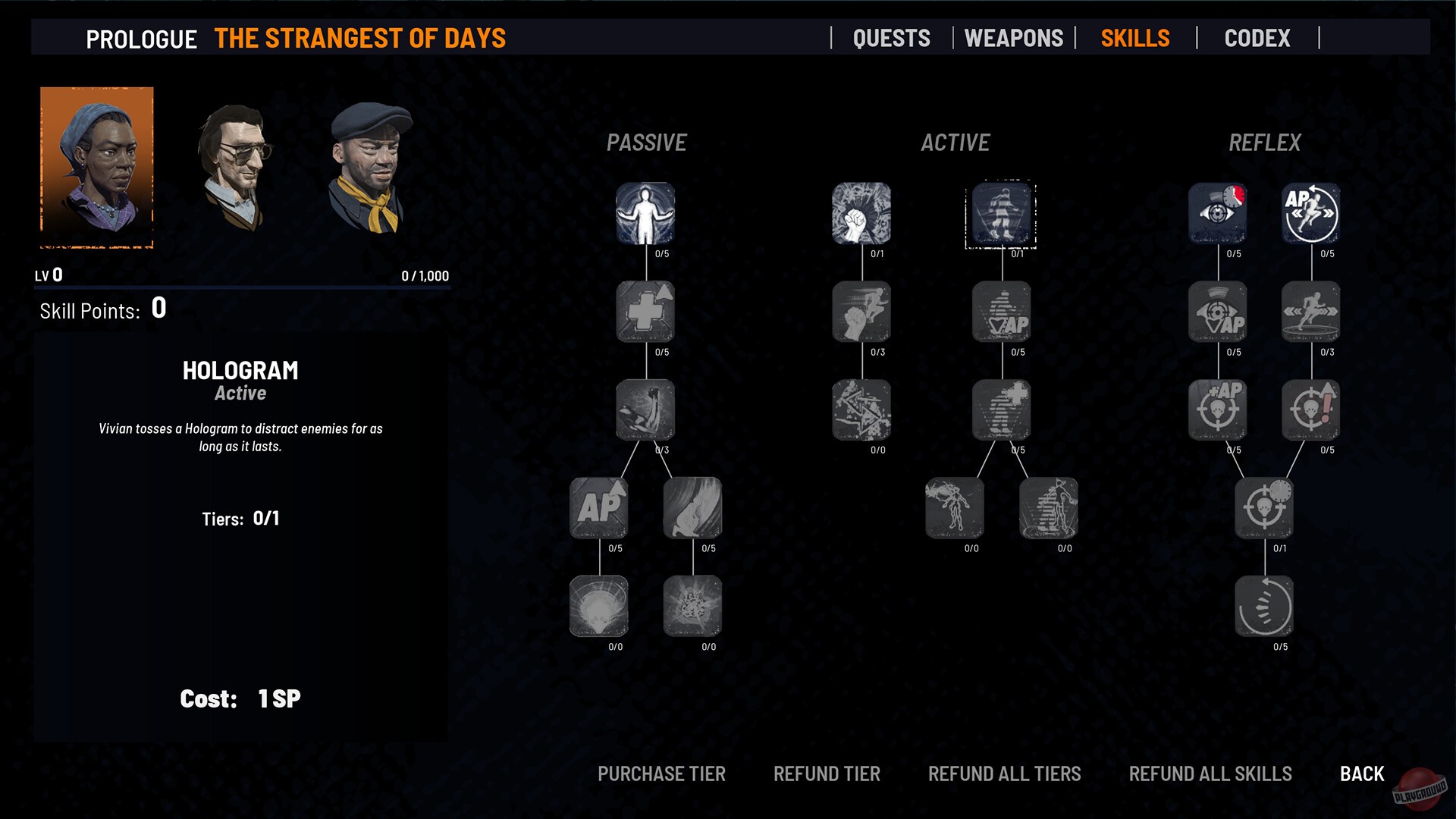The width and height of the screenshot is (1456, 819).
Task: Select the glowing figure skill atop Passive tree
Action: pyautogui.click(x=645, y=215)
